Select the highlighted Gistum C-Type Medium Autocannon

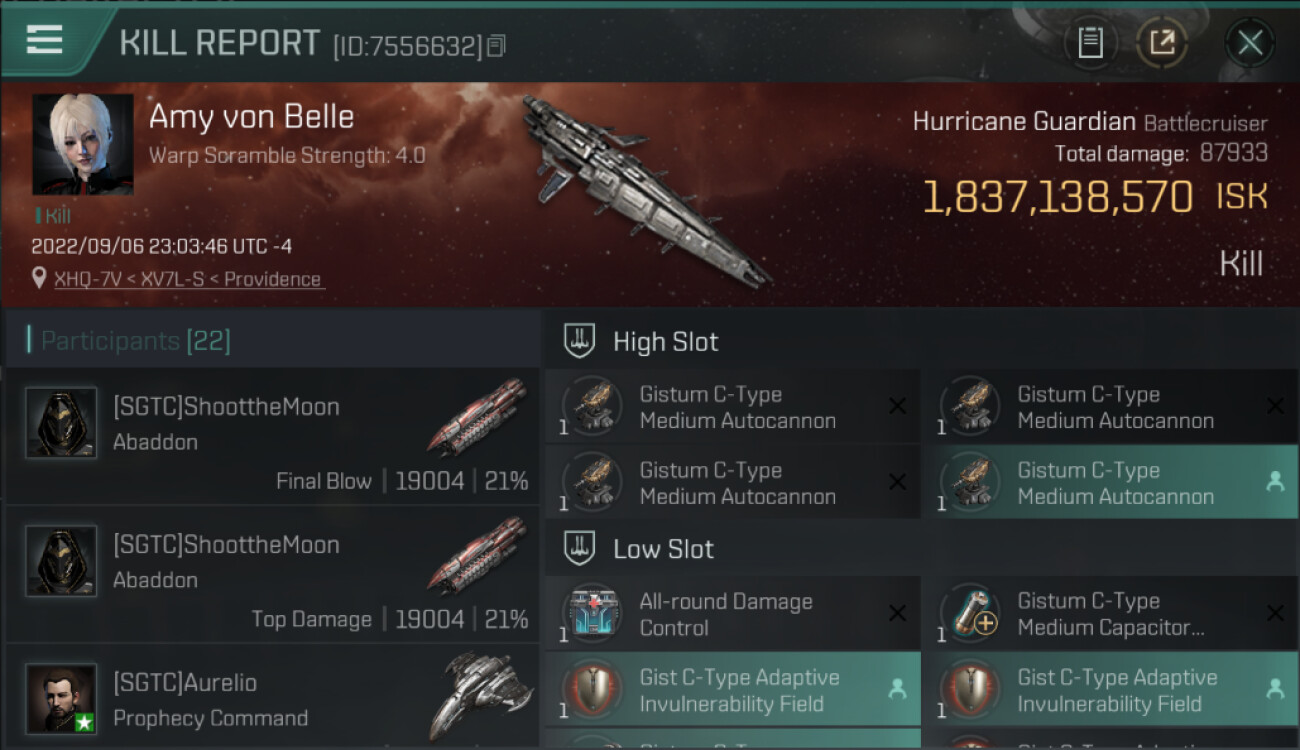click(1109, 484)
